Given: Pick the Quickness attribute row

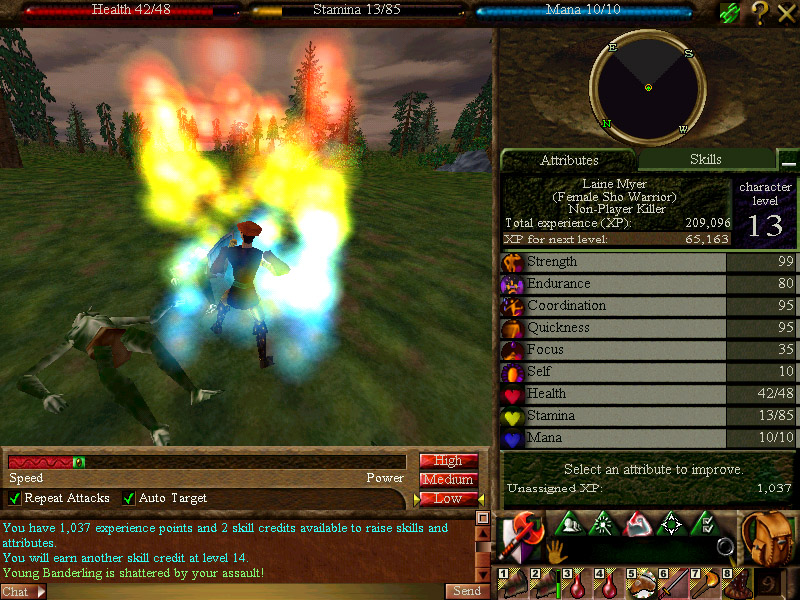Looking at the screenshot, I should [x=614, y=328].
